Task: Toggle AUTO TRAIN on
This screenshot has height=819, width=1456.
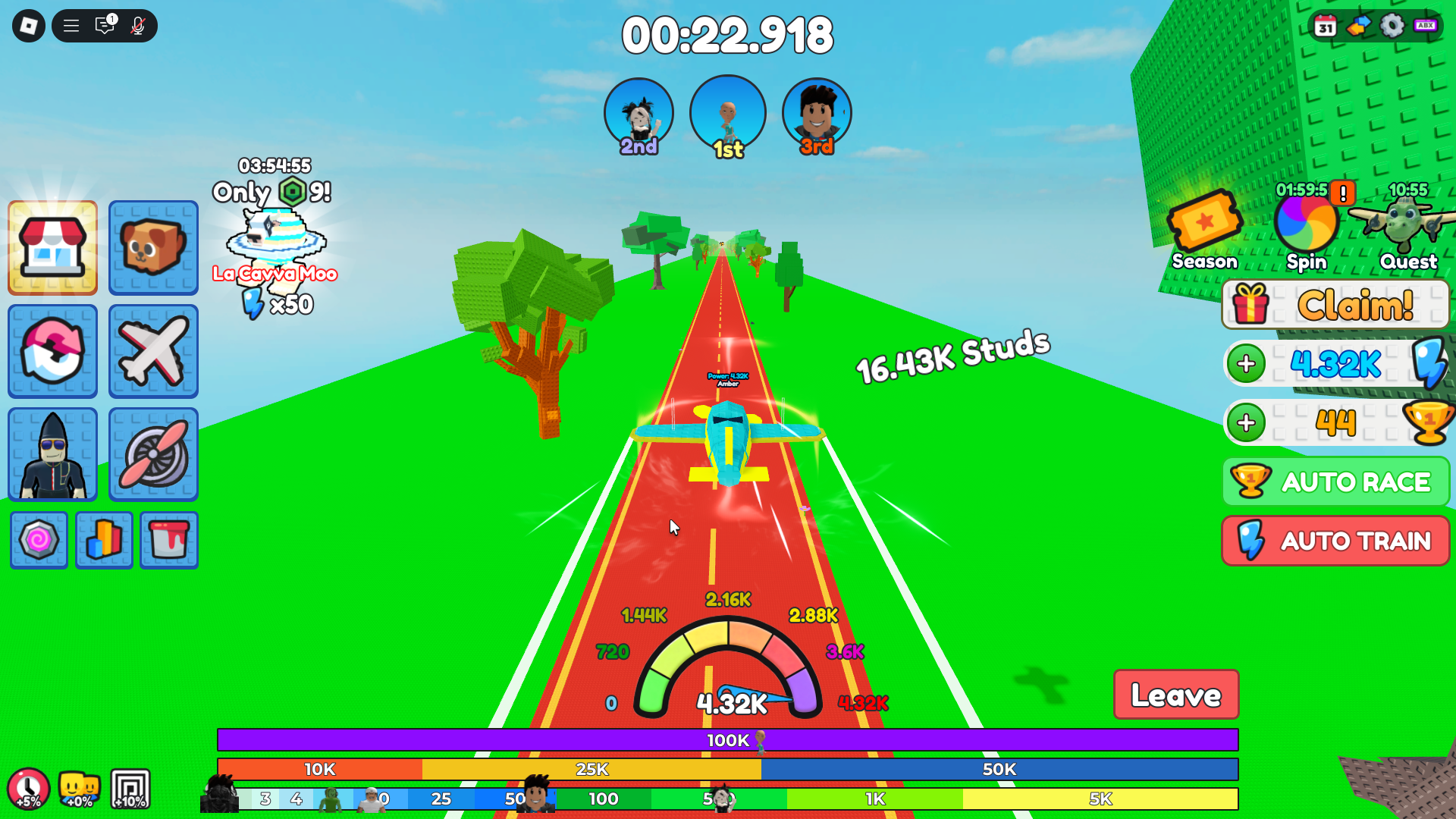Action: (x=1335, y=541)
